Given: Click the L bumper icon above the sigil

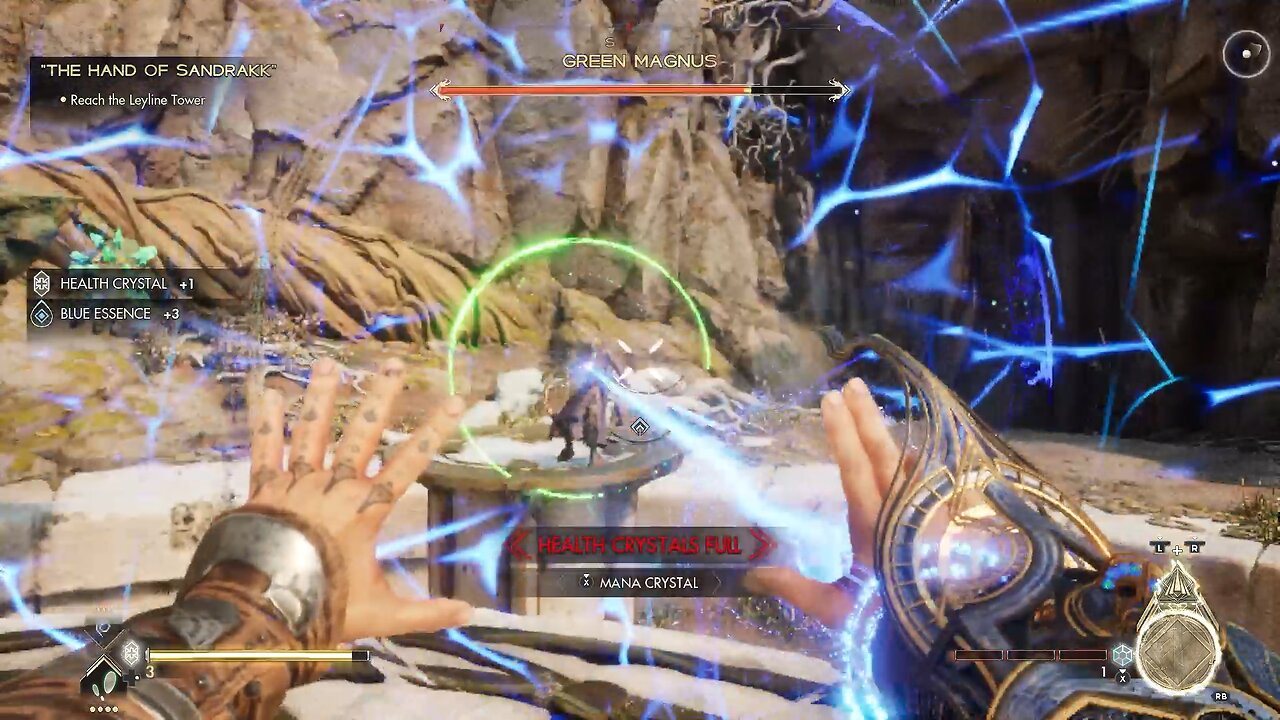Looking at the screenshot, I should [1160, 547].
